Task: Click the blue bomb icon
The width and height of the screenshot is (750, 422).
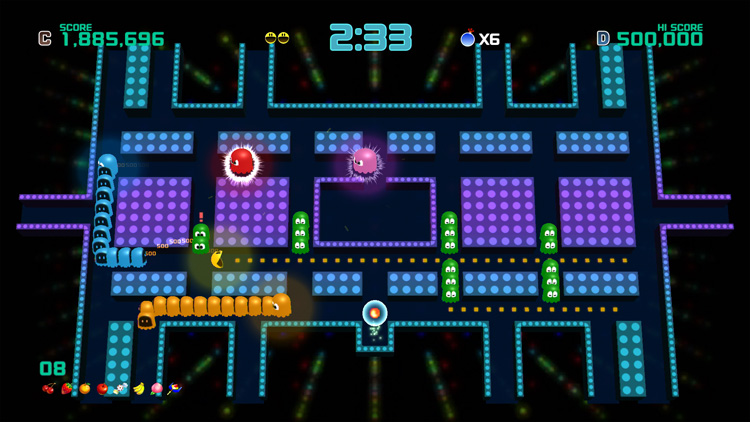Action: [x=467, y=39]
